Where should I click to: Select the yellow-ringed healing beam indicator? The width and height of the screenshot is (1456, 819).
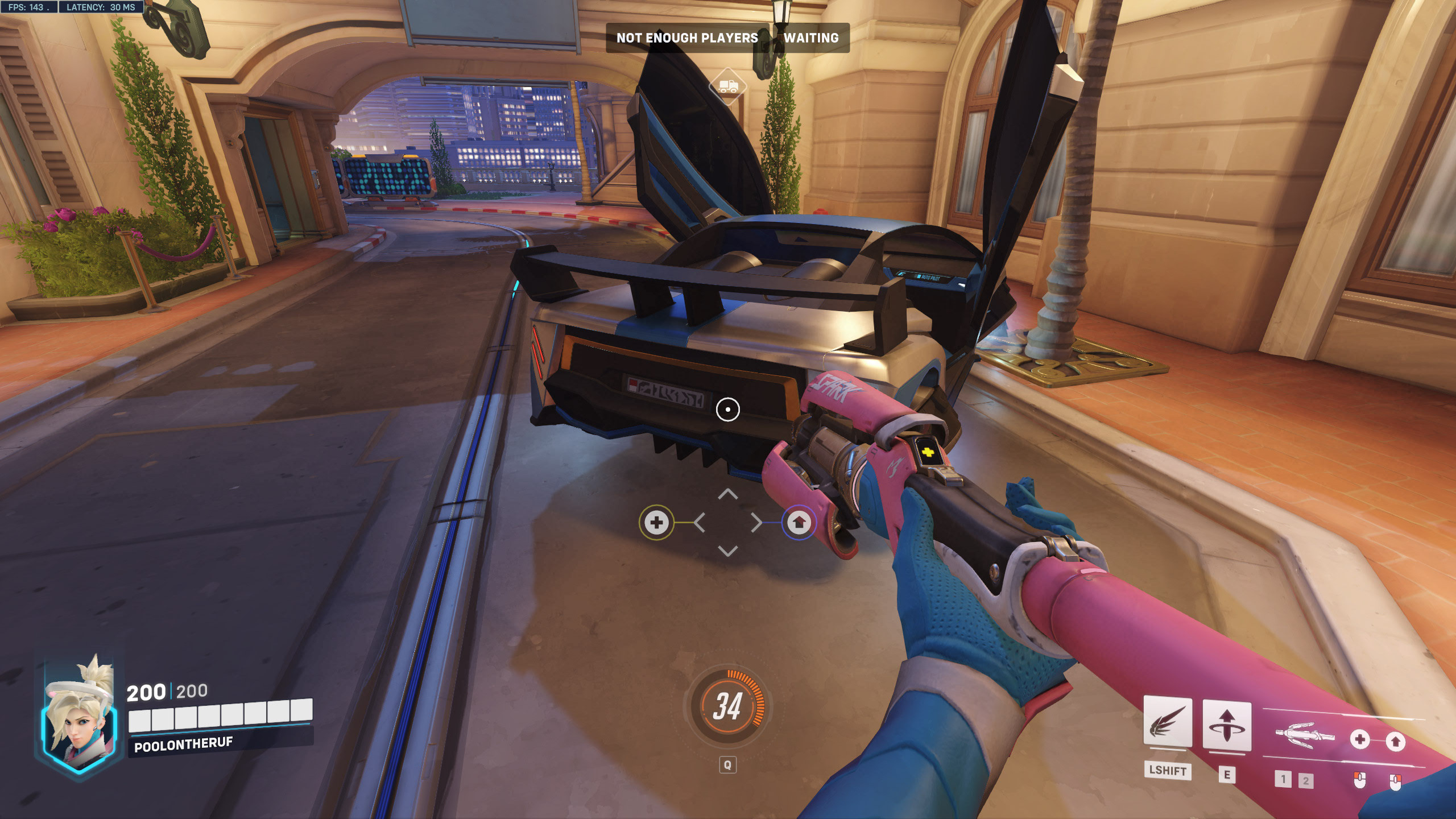(x=656, y=522)
